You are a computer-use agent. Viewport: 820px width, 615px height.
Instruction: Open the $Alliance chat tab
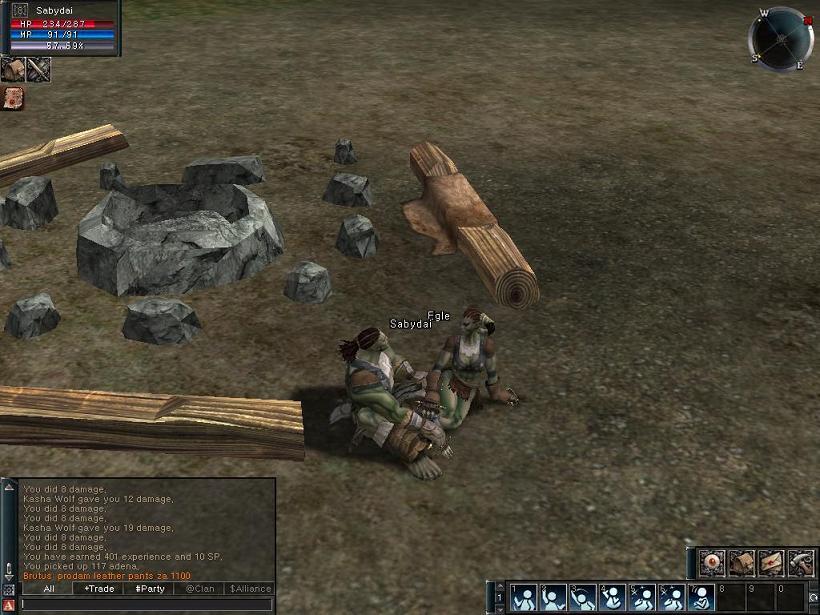tap(250, 589)
